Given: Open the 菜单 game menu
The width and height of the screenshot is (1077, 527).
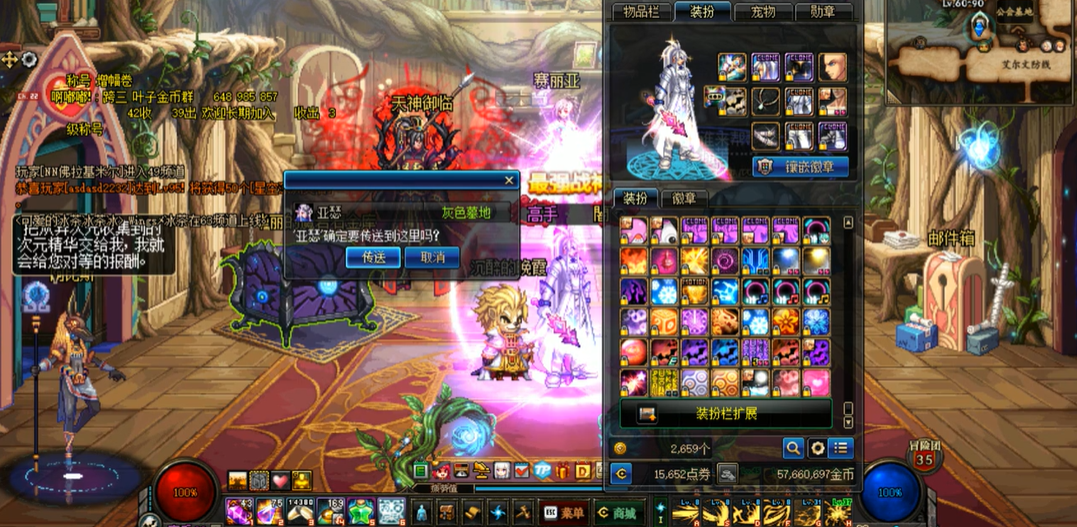Looking at the screenshot, I should tap(565, 513).
